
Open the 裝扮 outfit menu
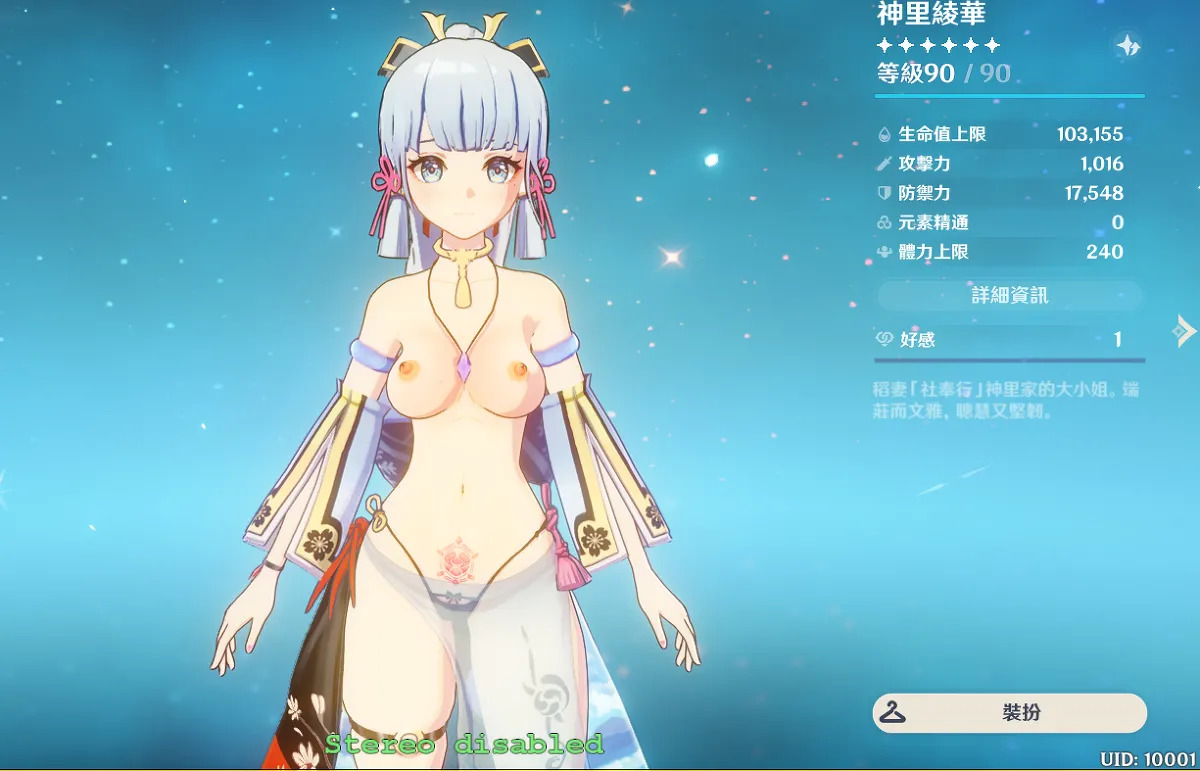(x=1009, y=713)
